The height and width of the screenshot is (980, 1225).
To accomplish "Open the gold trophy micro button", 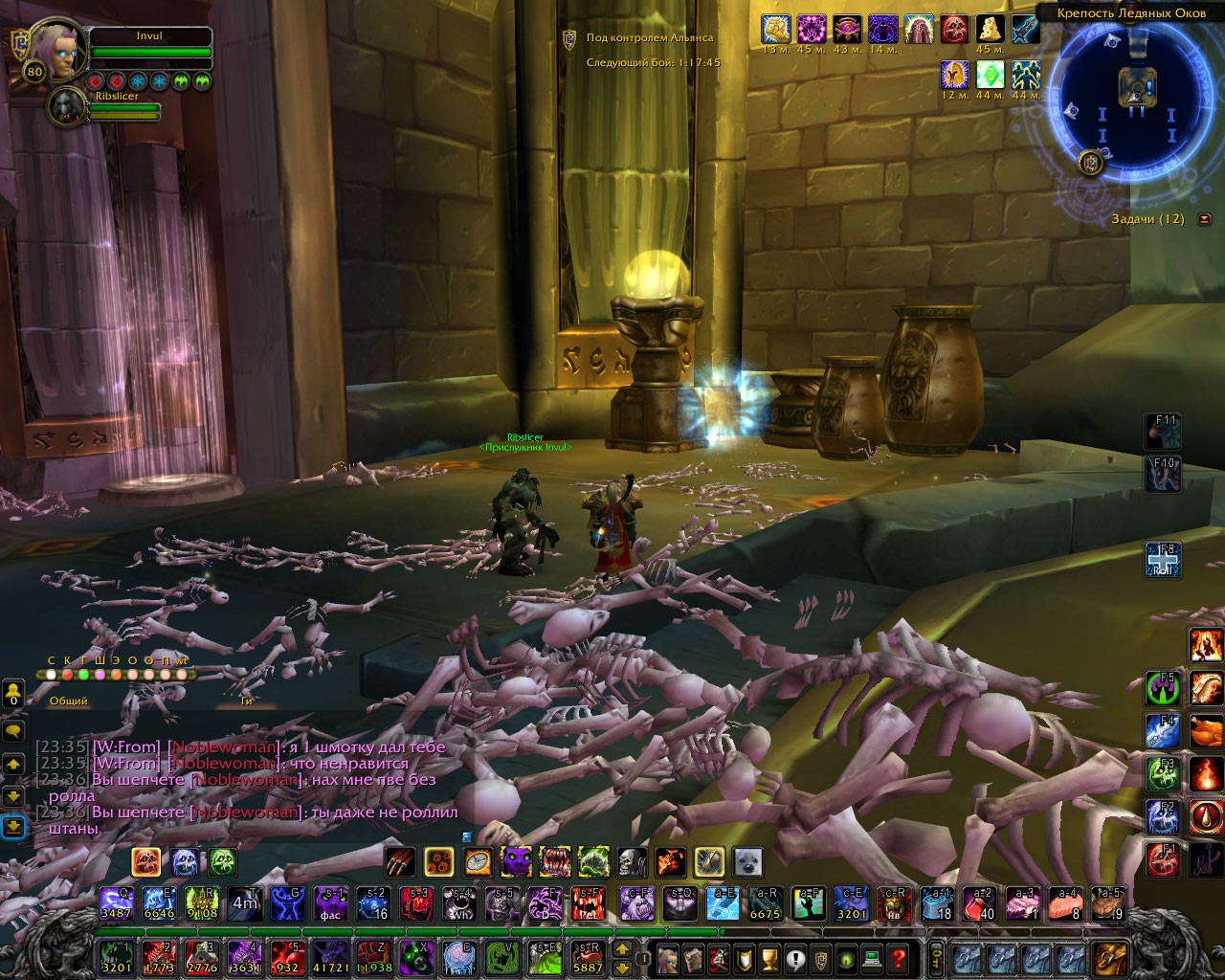I will 769,958.
